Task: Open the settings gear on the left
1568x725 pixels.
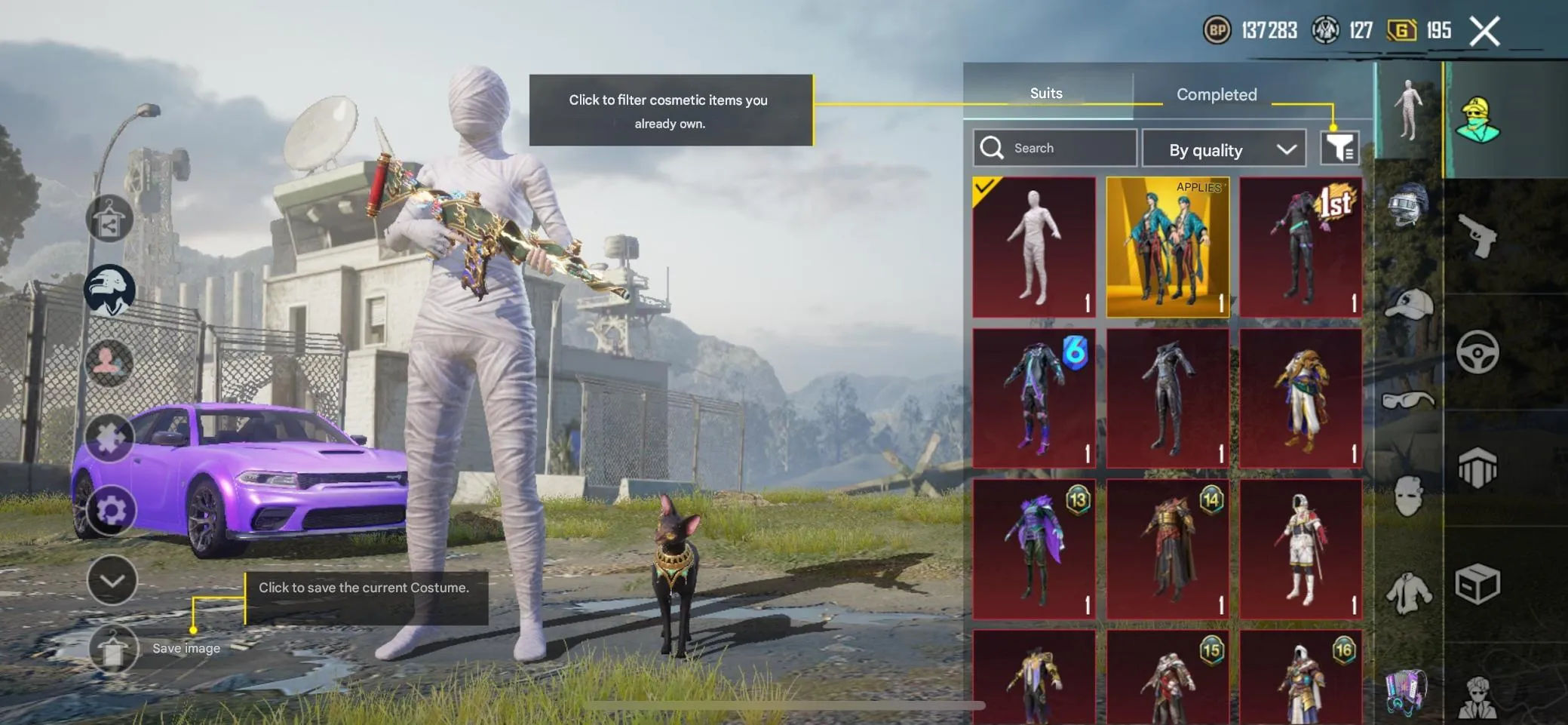Action: click(110, 507)
